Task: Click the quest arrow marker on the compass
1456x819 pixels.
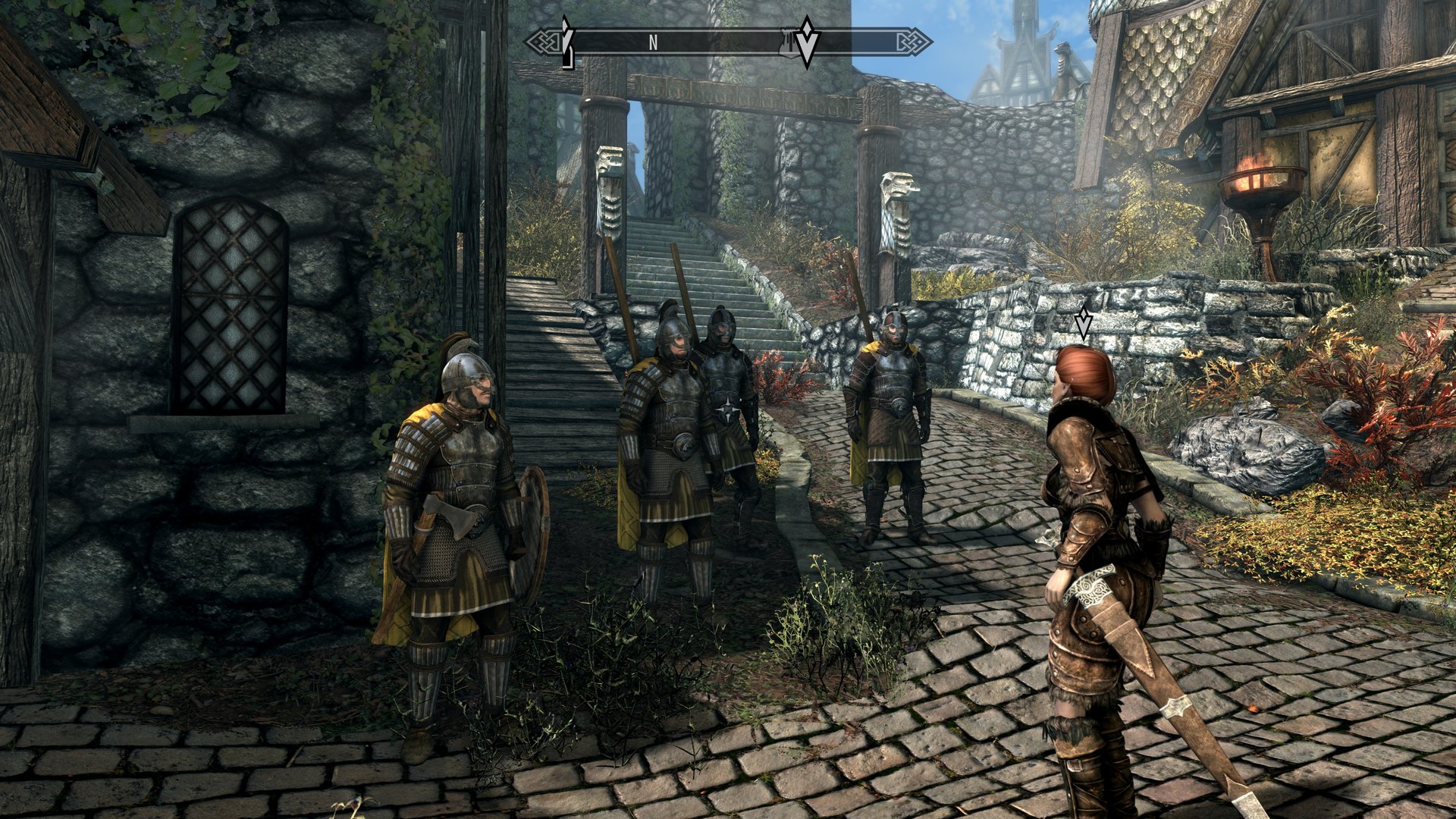Action: [808, 40]
